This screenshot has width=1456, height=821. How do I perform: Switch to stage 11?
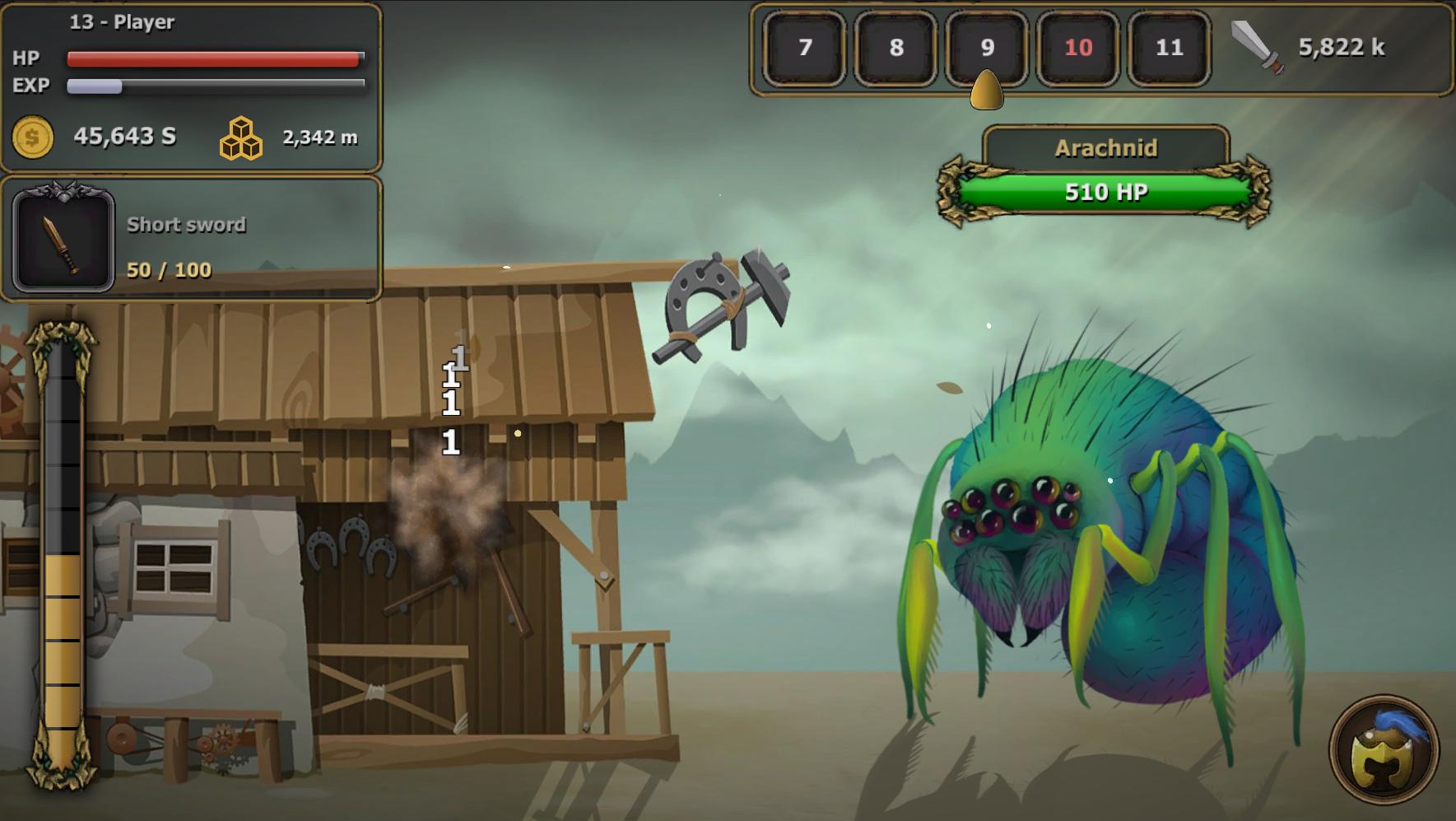[x=1169, y=49]
